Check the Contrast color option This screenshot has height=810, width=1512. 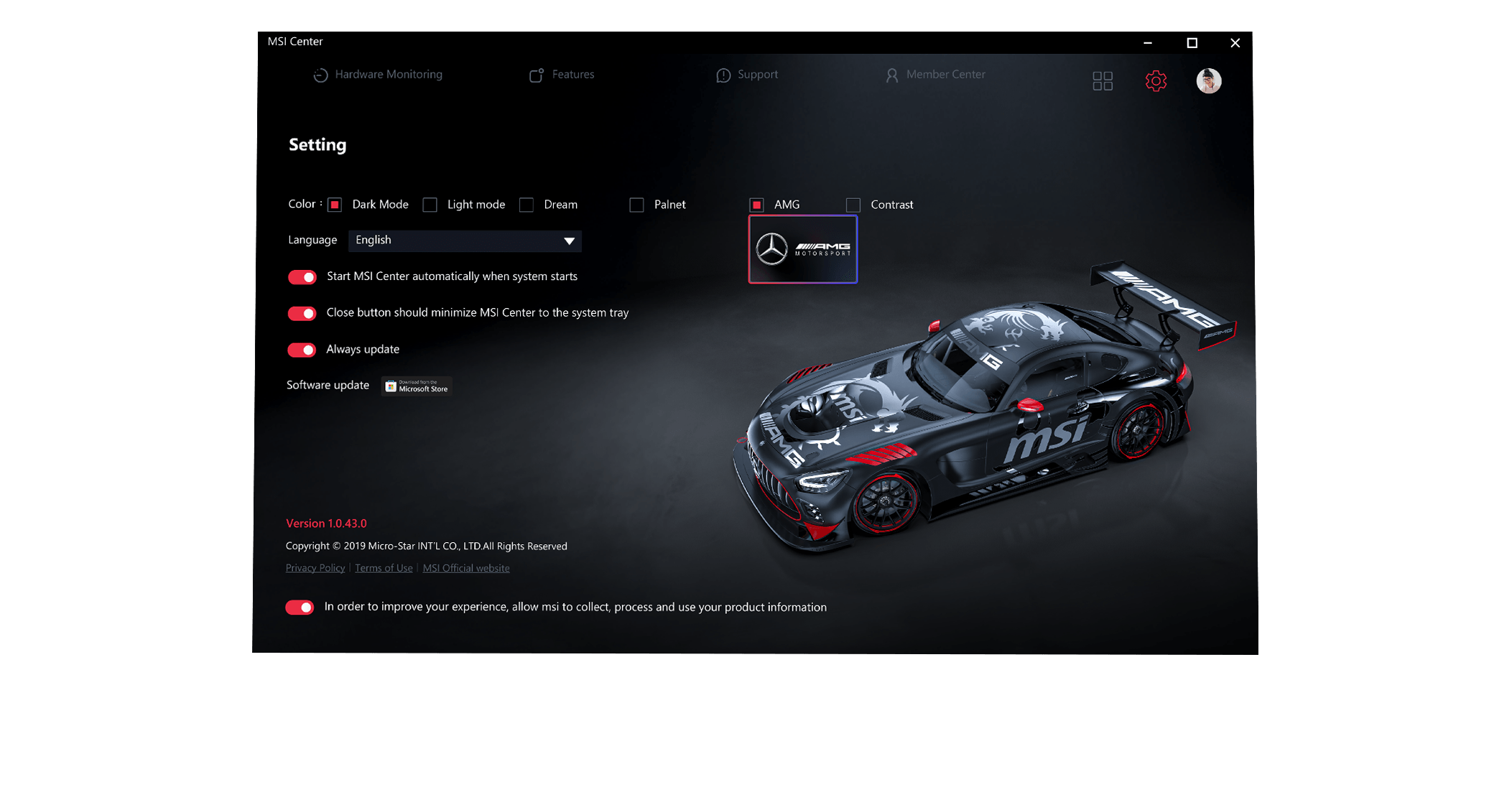tap(853, 205)
